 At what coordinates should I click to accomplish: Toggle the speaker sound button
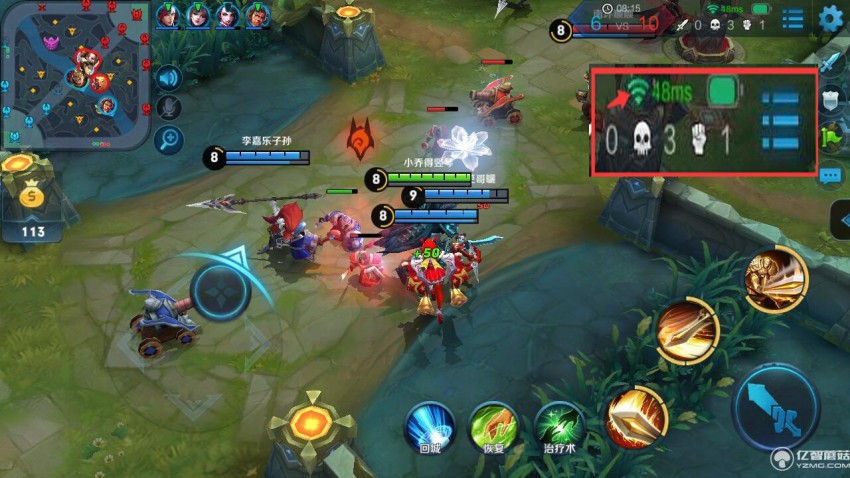click(168, 77)
